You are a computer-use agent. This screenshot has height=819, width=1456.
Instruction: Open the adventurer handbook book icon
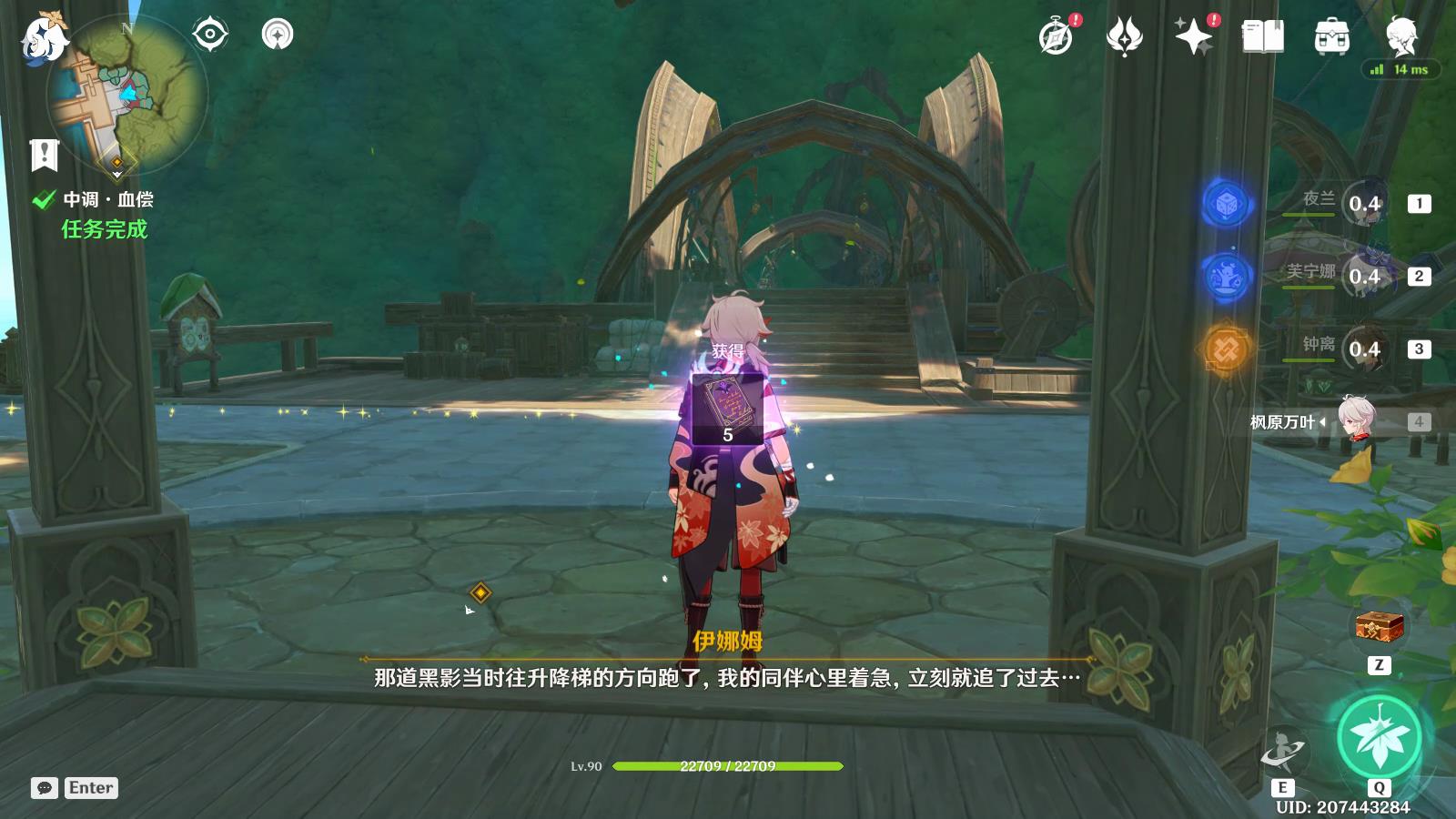click(x=1262, y=37)
